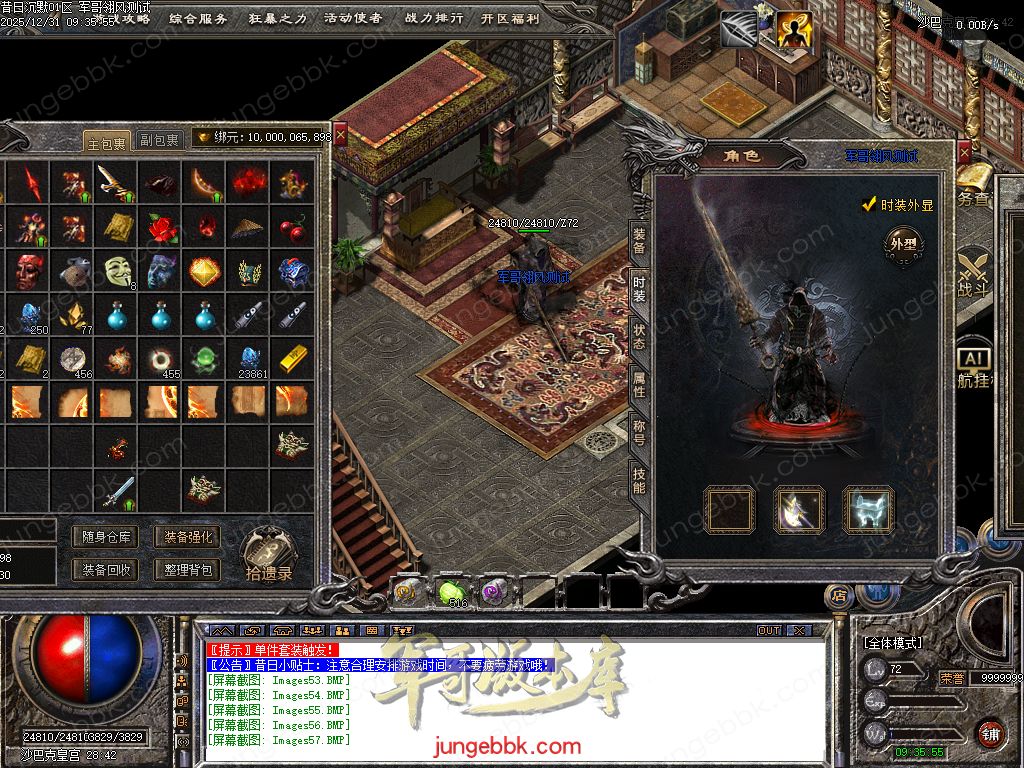Viewport: 1024px width, 768px height.
Task: Select the gold bar item
Action: [x=292, y=357]
